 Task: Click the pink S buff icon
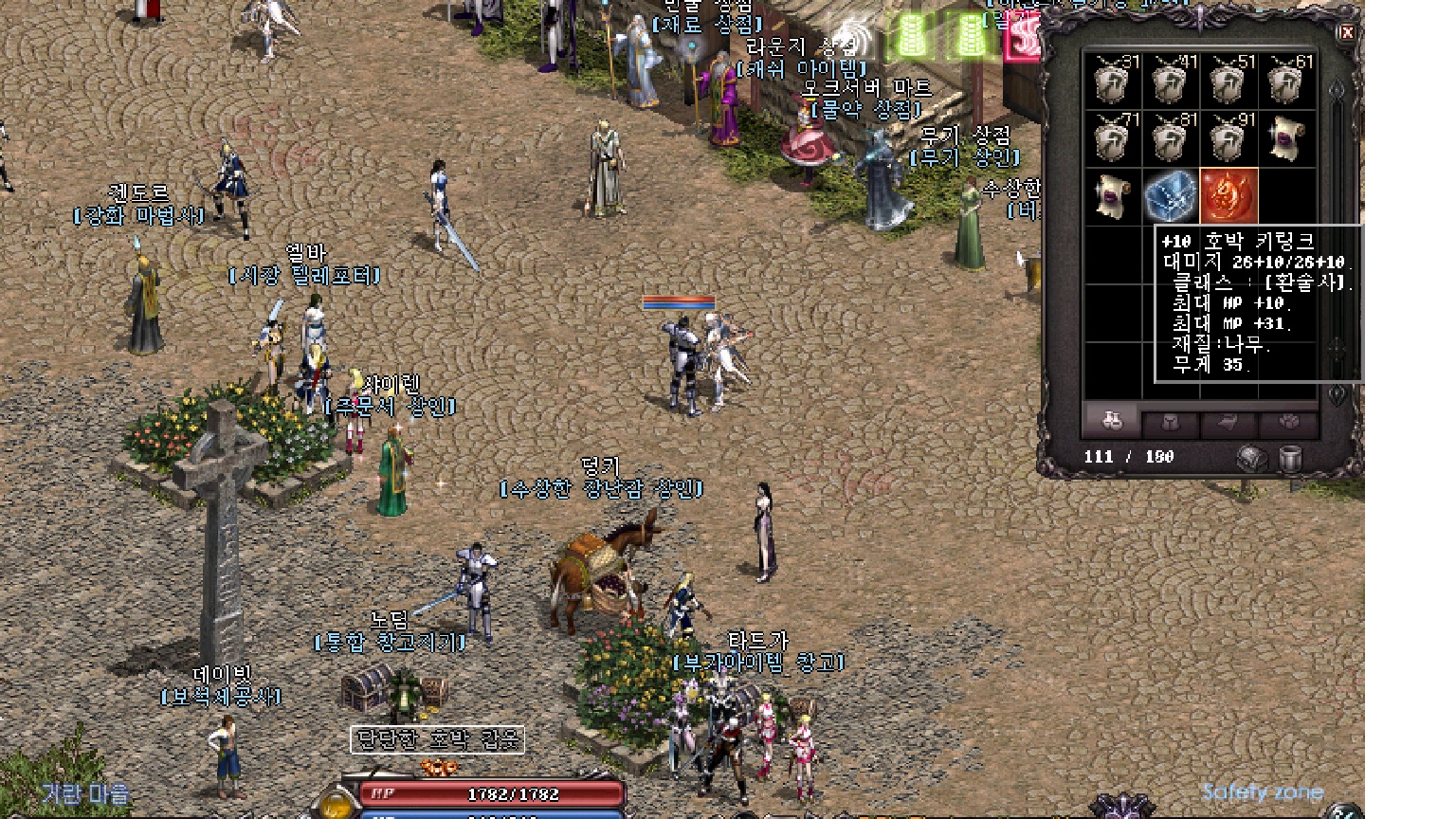coord(1022,38)
